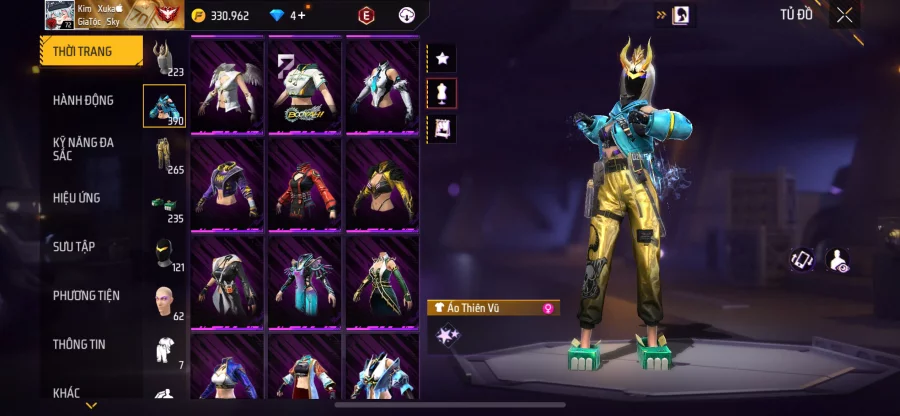Viewport: 900px width, 416px height.
Task: Open the Hiệu Ứng section
Action: click(77, 198)
